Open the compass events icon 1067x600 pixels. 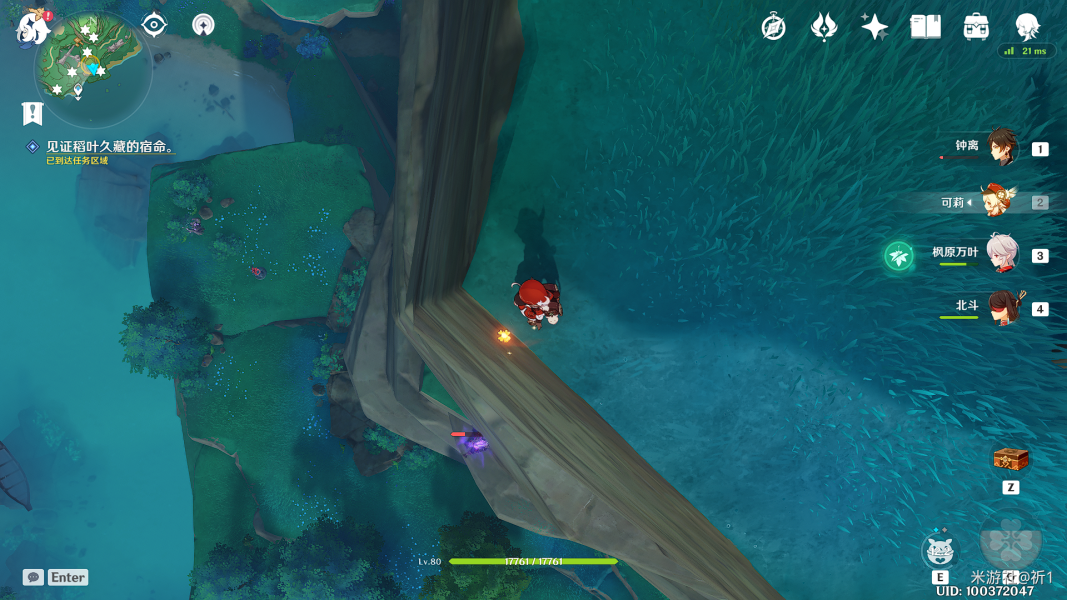tap(773, 27)
